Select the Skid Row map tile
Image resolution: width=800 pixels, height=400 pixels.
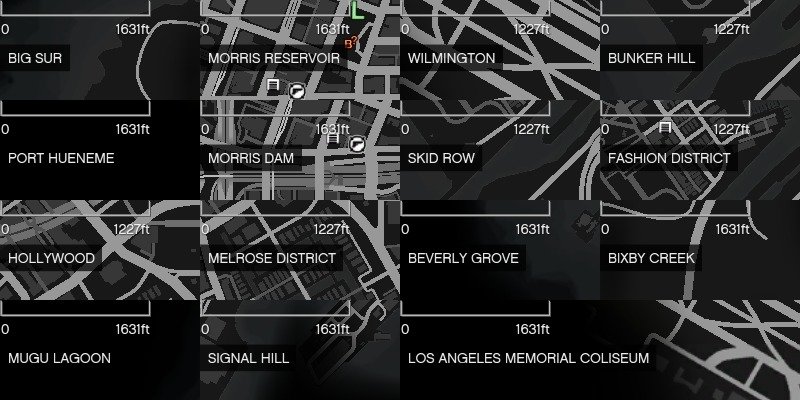(x=500, y=150)
